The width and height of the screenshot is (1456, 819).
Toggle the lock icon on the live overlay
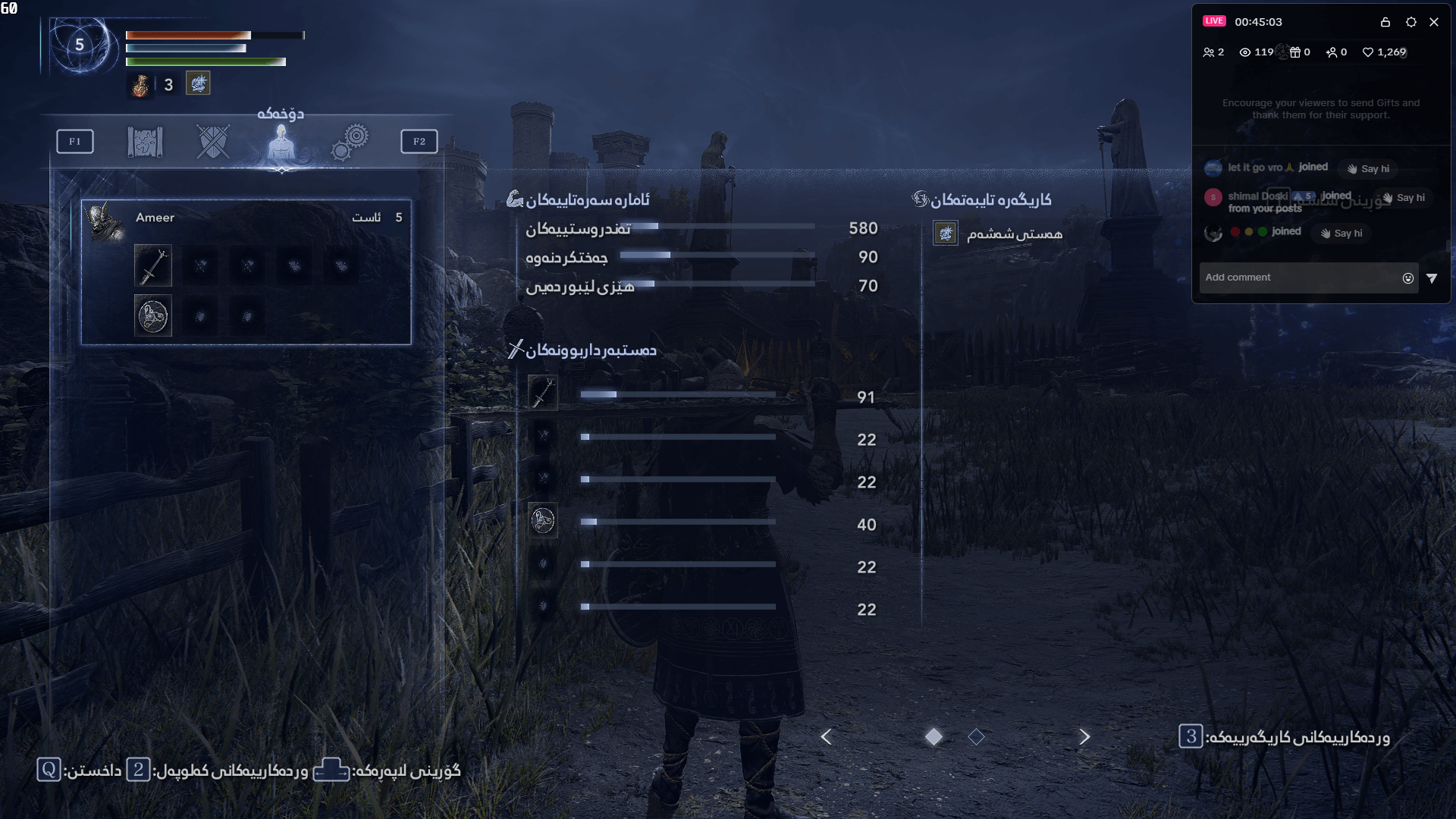[1385, 23]
